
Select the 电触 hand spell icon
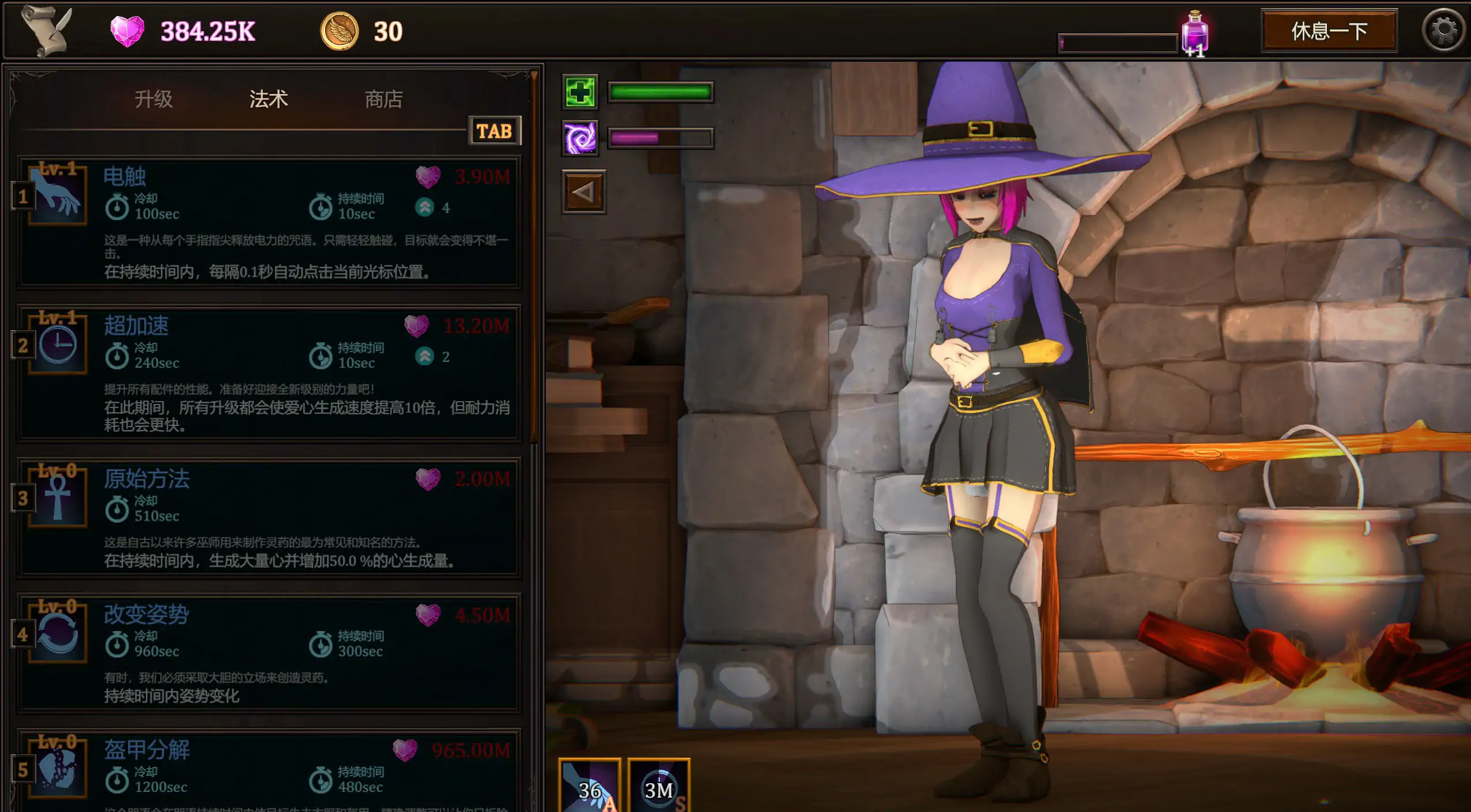58,196
